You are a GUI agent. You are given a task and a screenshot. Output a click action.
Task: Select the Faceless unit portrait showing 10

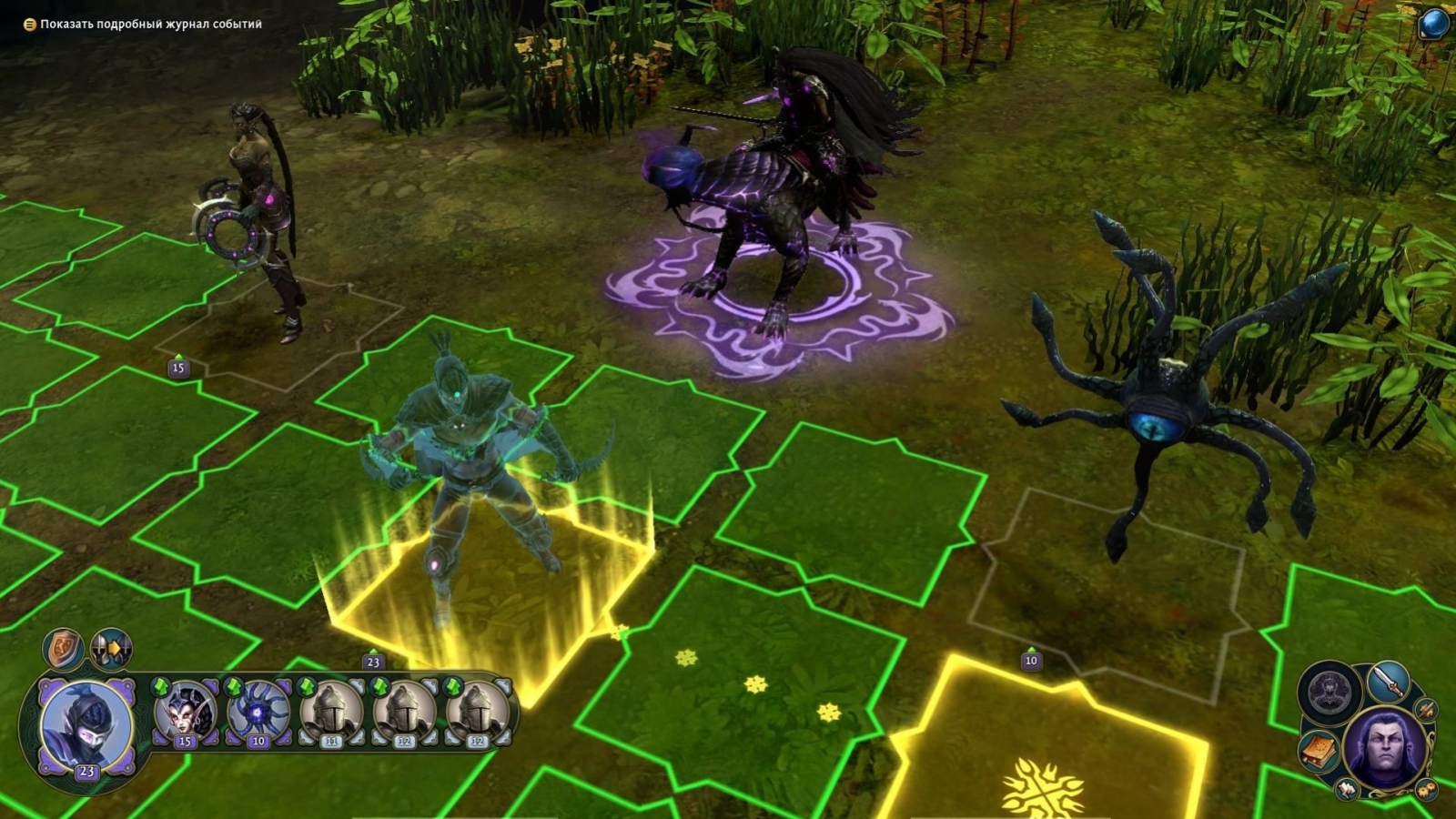point(258,713)
